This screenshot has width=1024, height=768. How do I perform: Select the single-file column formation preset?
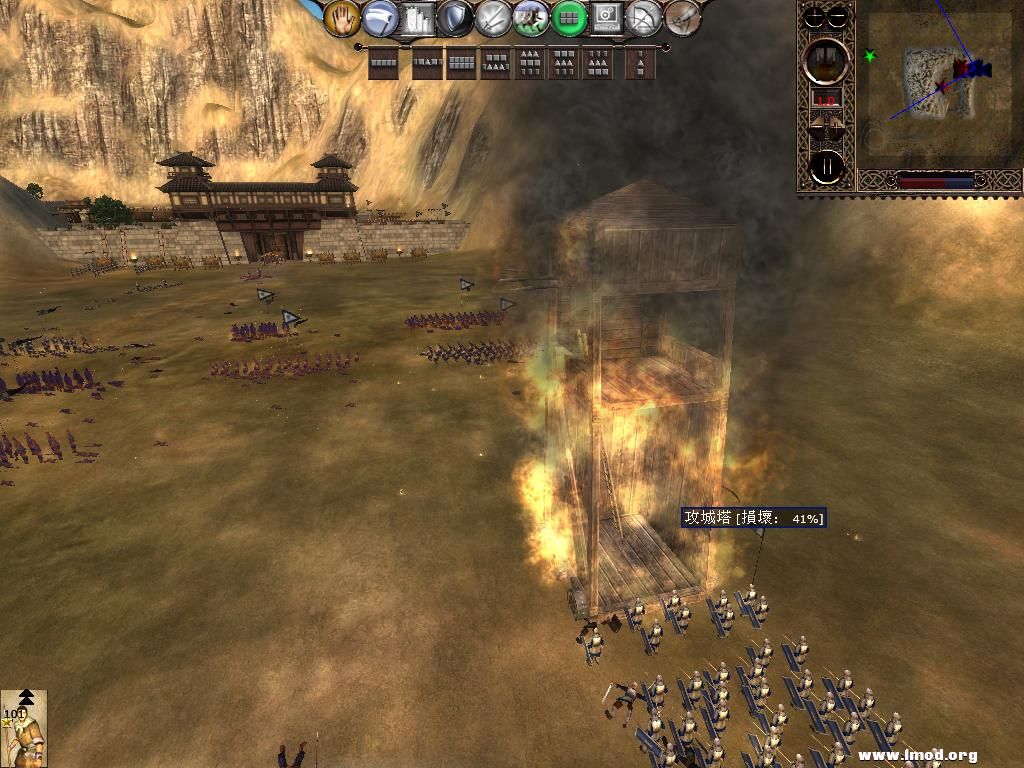tap(638, 64)
